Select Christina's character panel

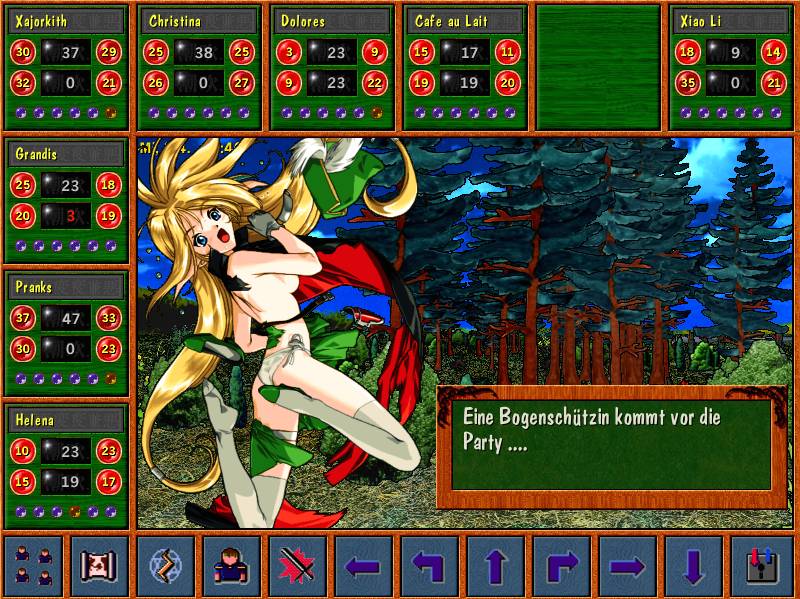(x=199, y=67)
